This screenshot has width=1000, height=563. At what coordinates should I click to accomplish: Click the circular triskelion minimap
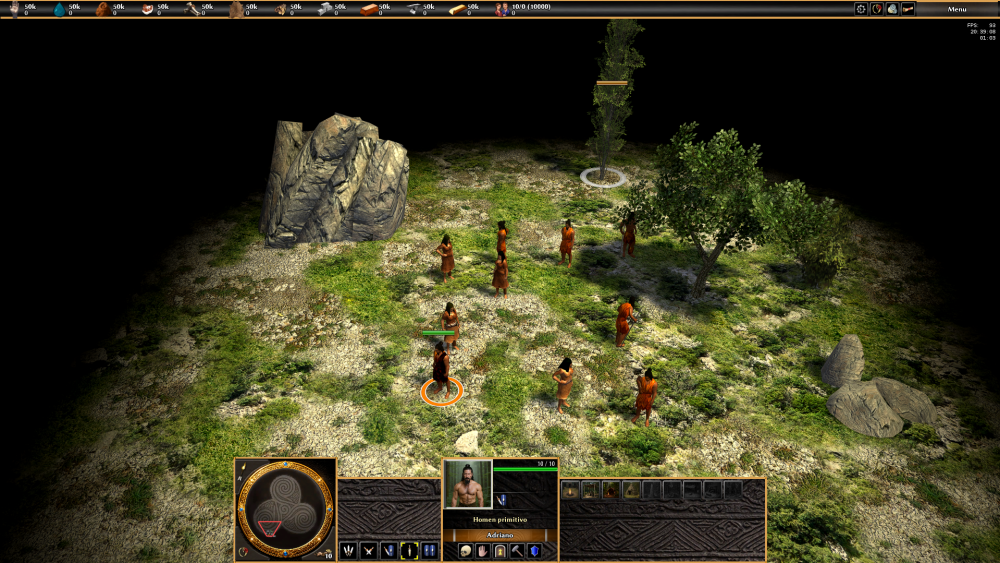285,507
